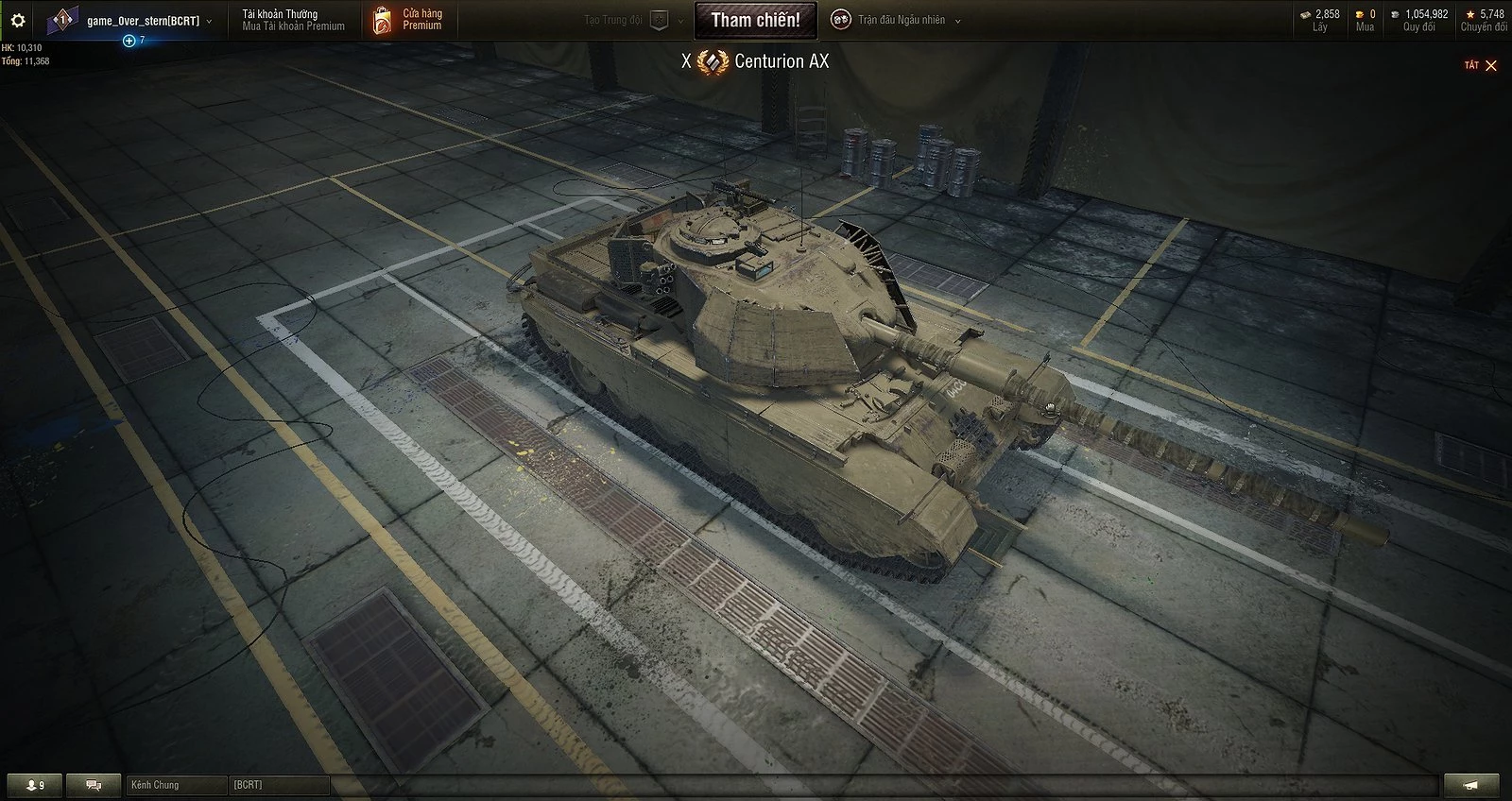The width and height of the screenshot is (1512, 801).
Task: Click the banknote icon next to 2,858
Action: point(1307,14)
